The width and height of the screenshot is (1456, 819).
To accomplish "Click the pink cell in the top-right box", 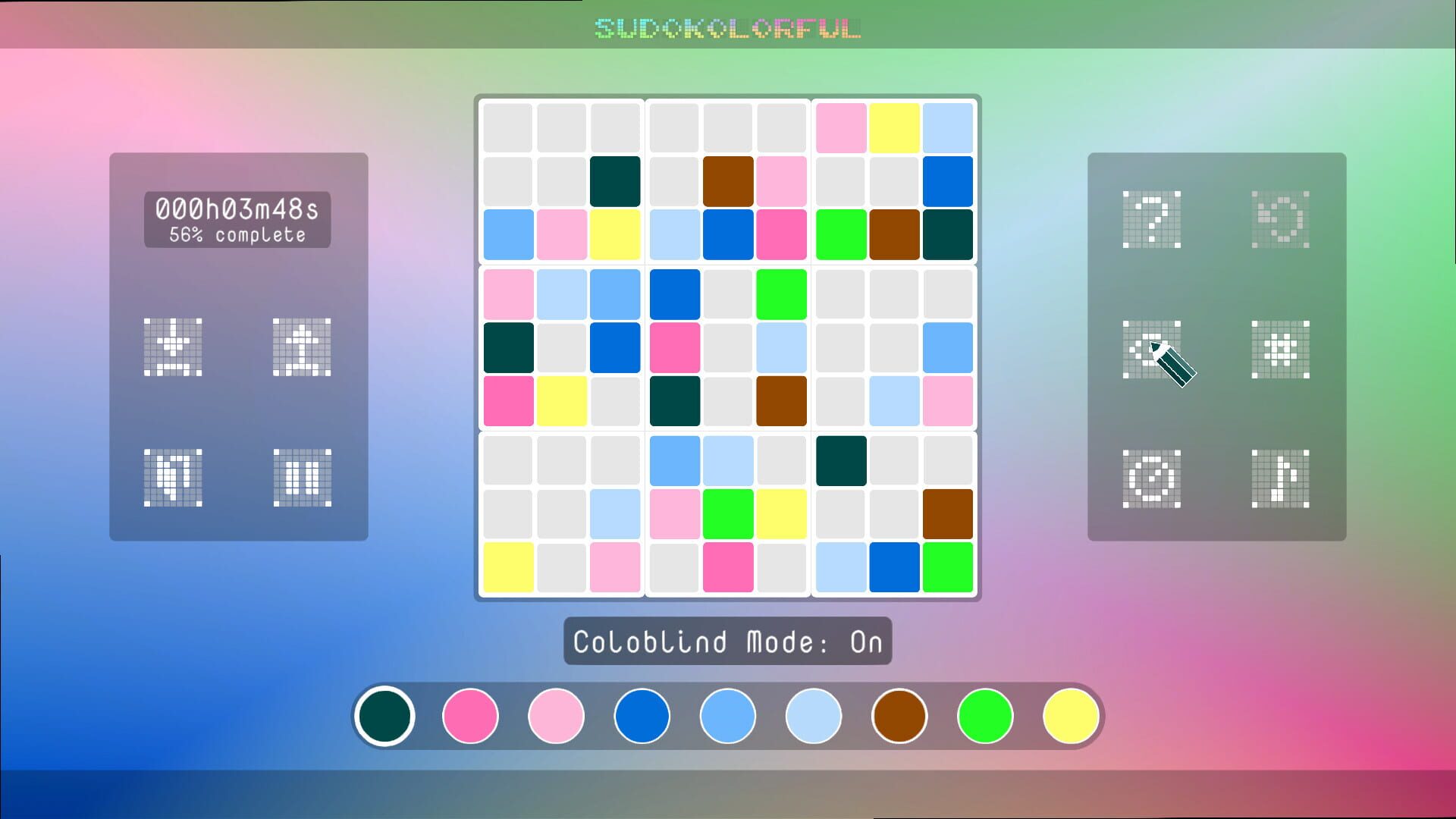I will (x=842, y=127).
